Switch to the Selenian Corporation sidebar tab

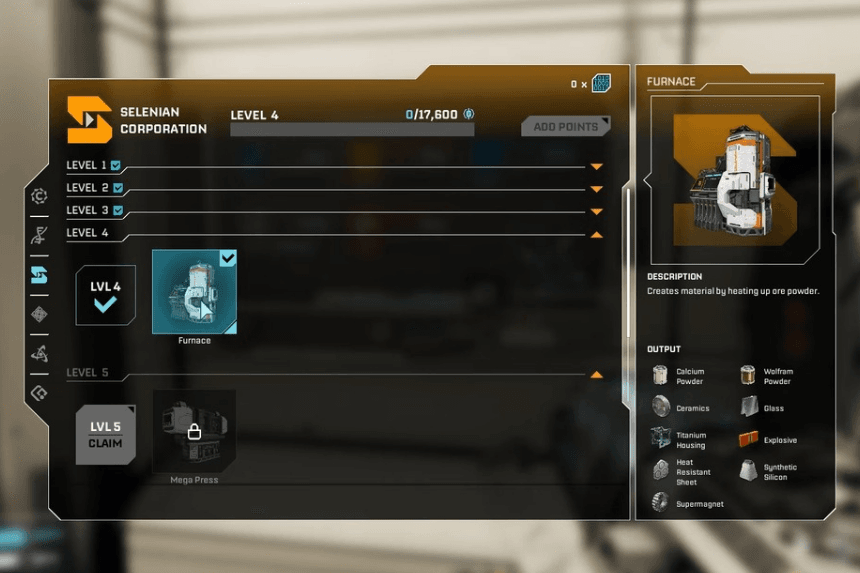(39, 275)
